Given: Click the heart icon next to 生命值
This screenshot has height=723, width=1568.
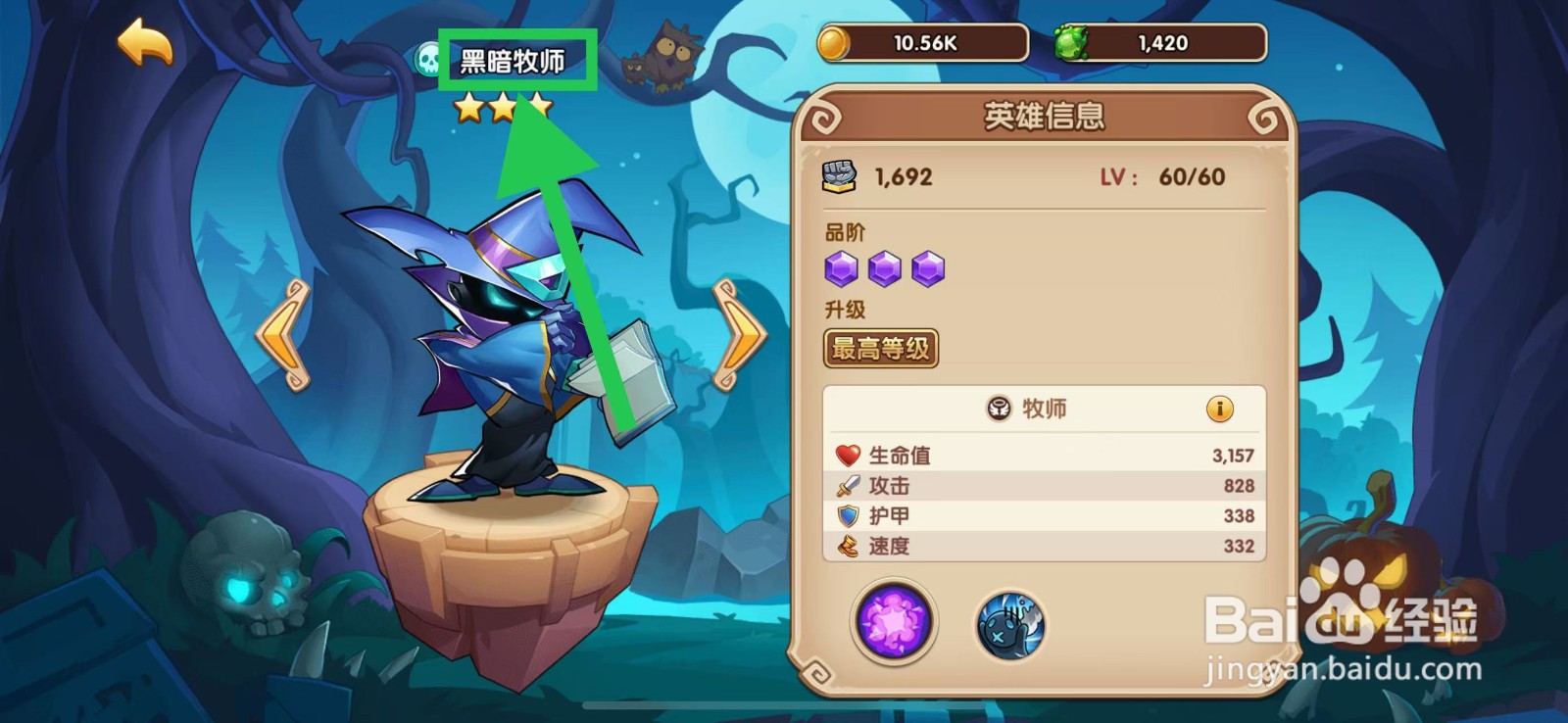Looking at the screenshot, I should click(849, 454).
